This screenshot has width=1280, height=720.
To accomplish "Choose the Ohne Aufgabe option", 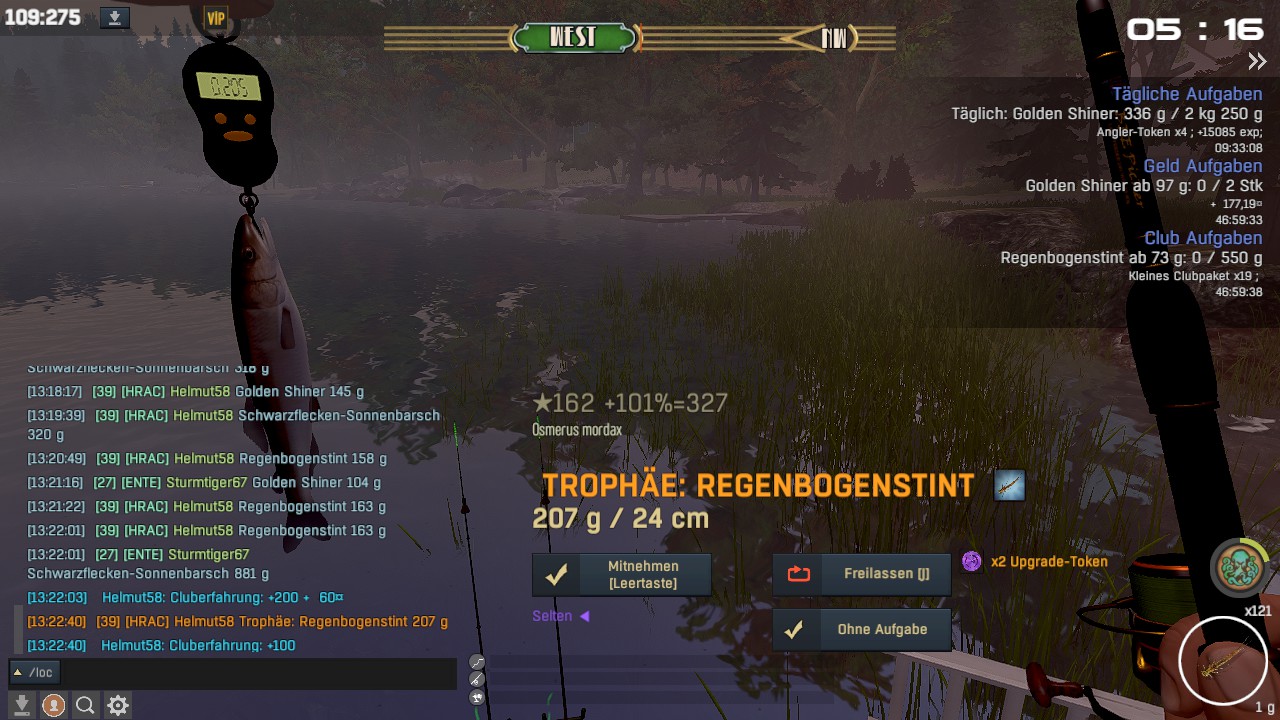I will coord(861,630).
